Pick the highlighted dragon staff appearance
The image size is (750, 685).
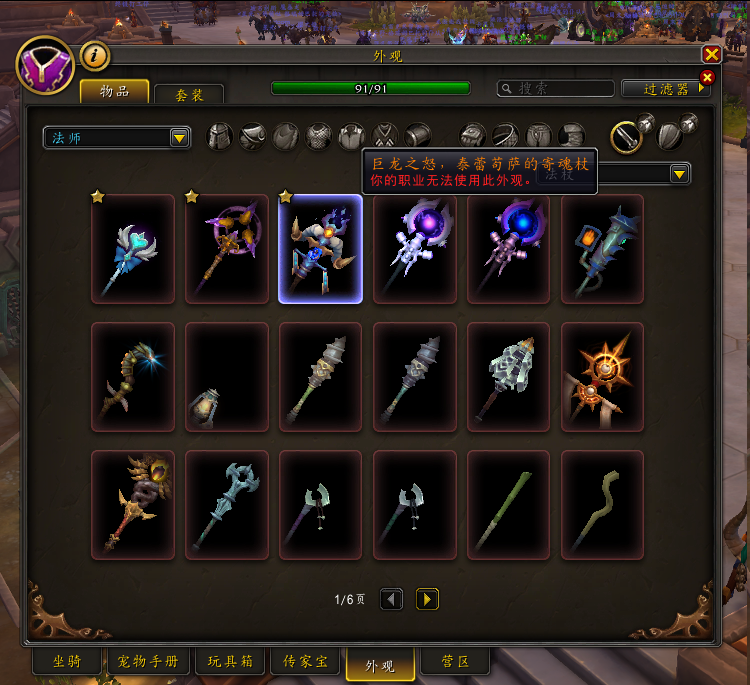[320, 248]
